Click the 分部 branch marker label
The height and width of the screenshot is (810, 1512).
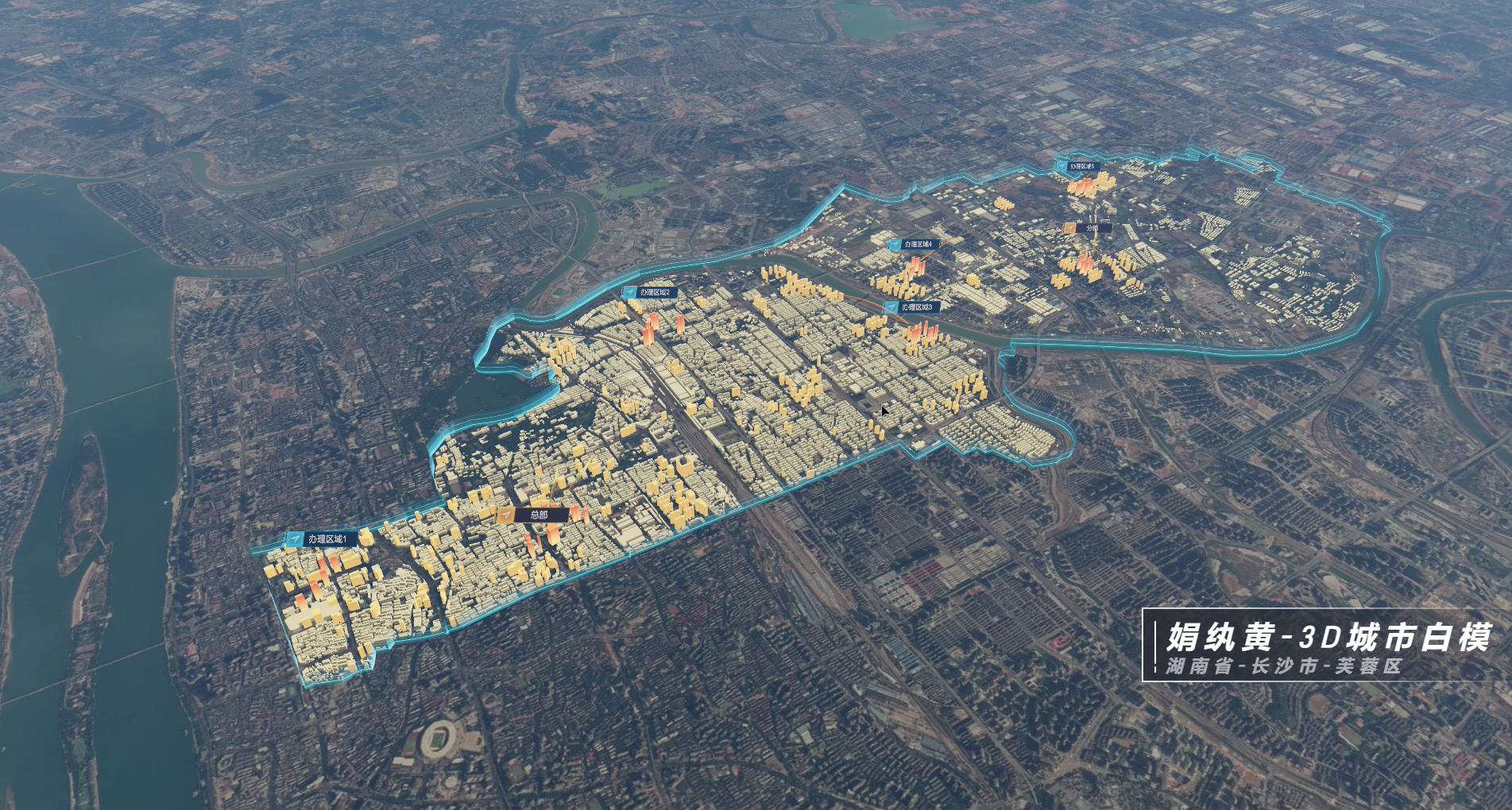click(1087, 228)
